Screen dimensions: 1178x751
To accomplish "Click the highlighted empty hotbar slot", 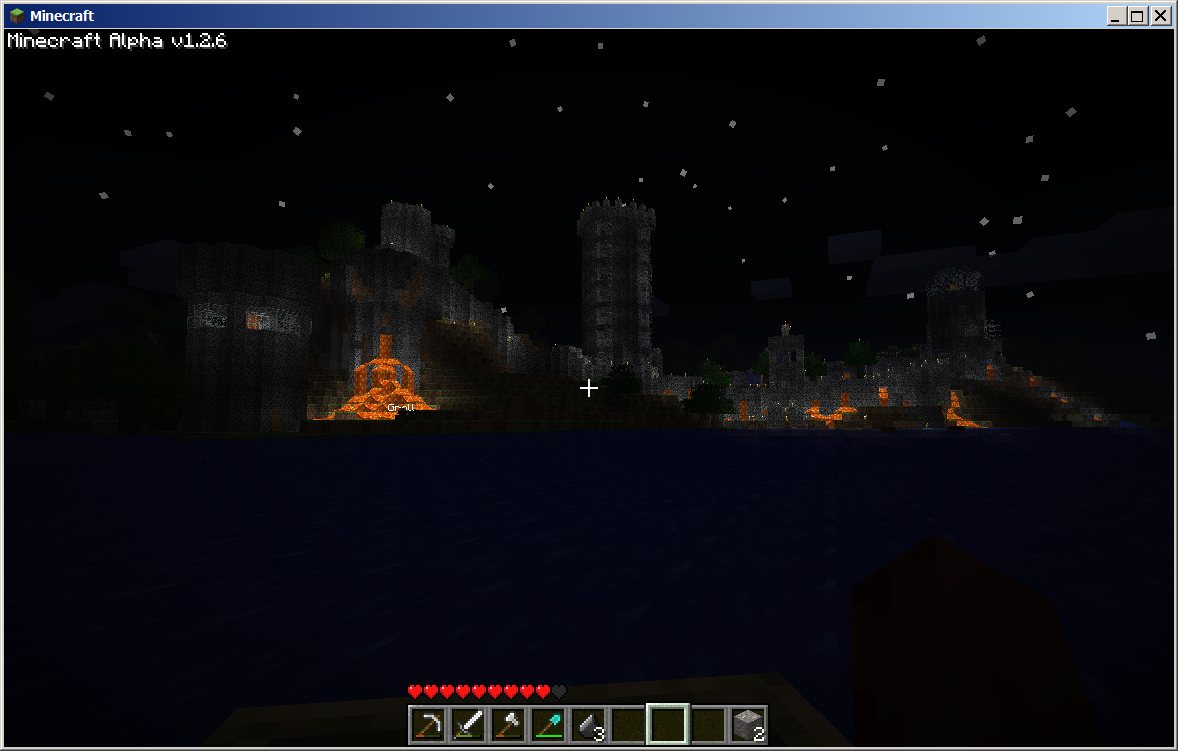I will click(668, 724).
